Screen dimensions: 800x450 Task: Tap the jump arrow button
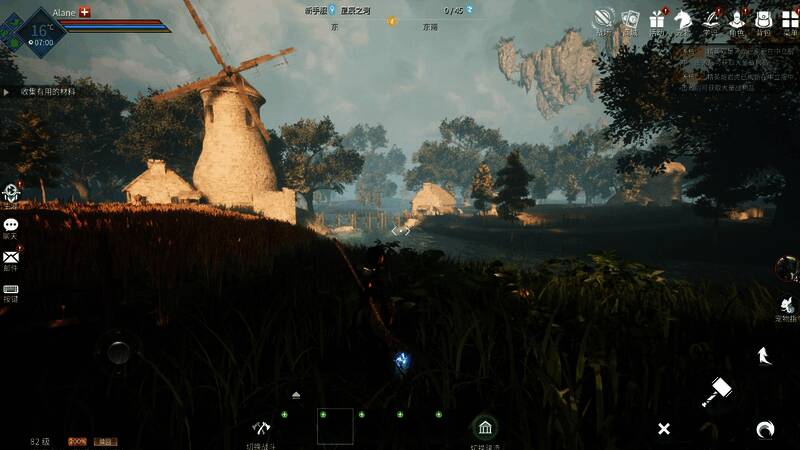click(x=764, y=355)
